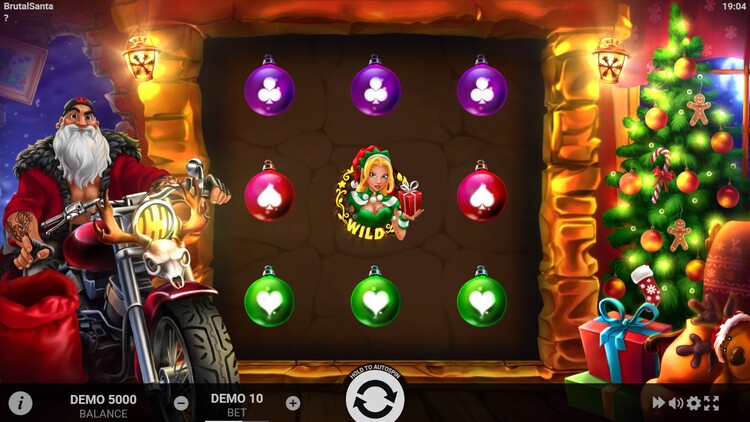Increase the bet with the plus button
Screen dimensions: 750x422
pos(293,403)
